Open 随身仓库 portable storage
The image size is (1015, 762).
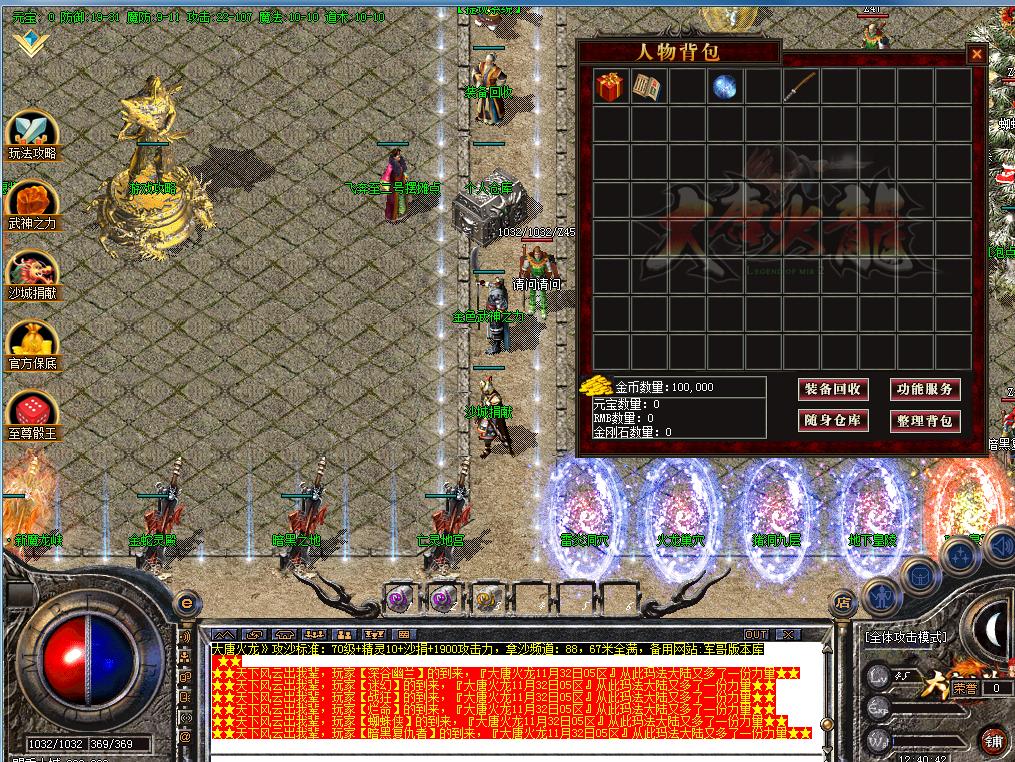833,421
